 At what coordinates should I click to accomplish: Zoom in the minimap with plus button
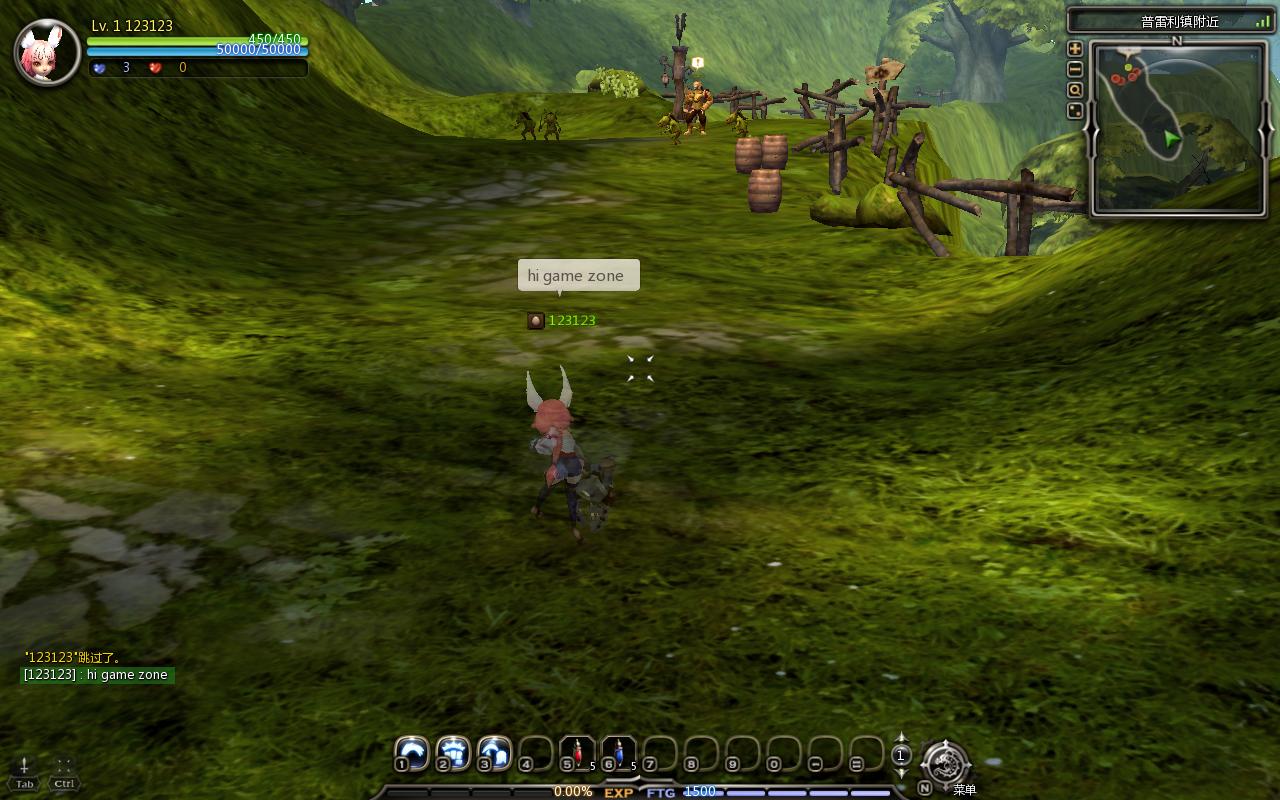pyautogui.click(x=1075, y=48)
